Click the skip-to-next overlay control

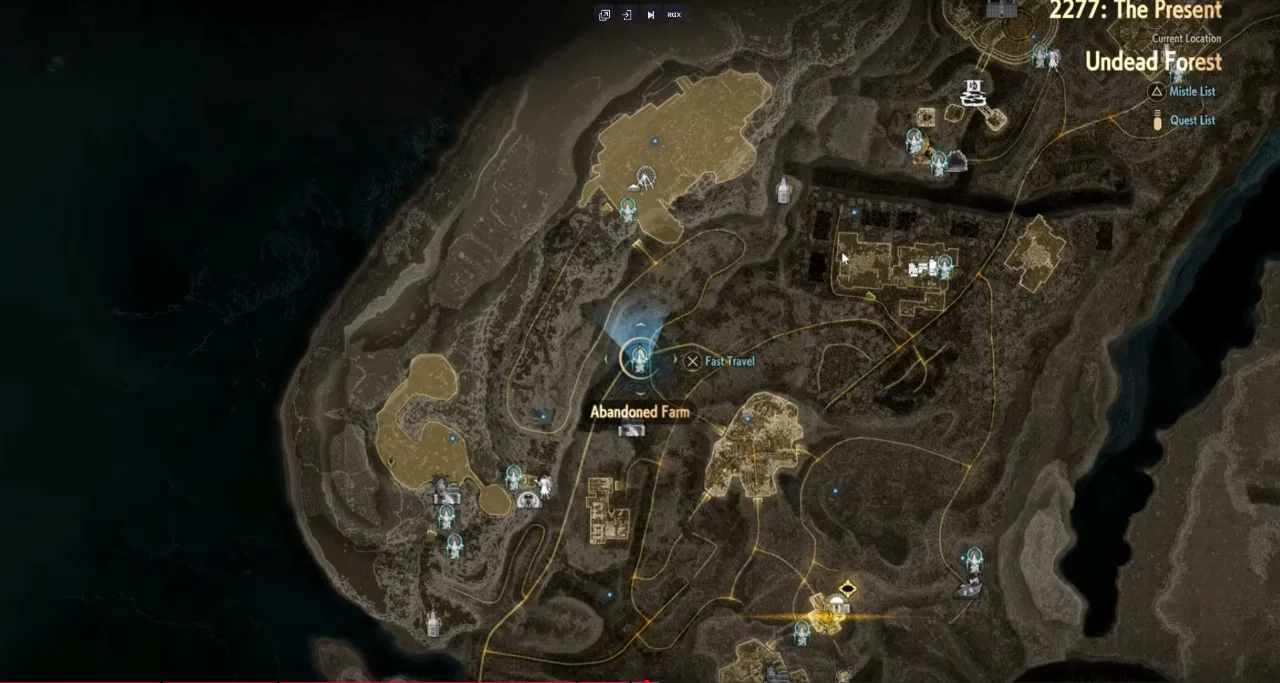click(650, 15)
